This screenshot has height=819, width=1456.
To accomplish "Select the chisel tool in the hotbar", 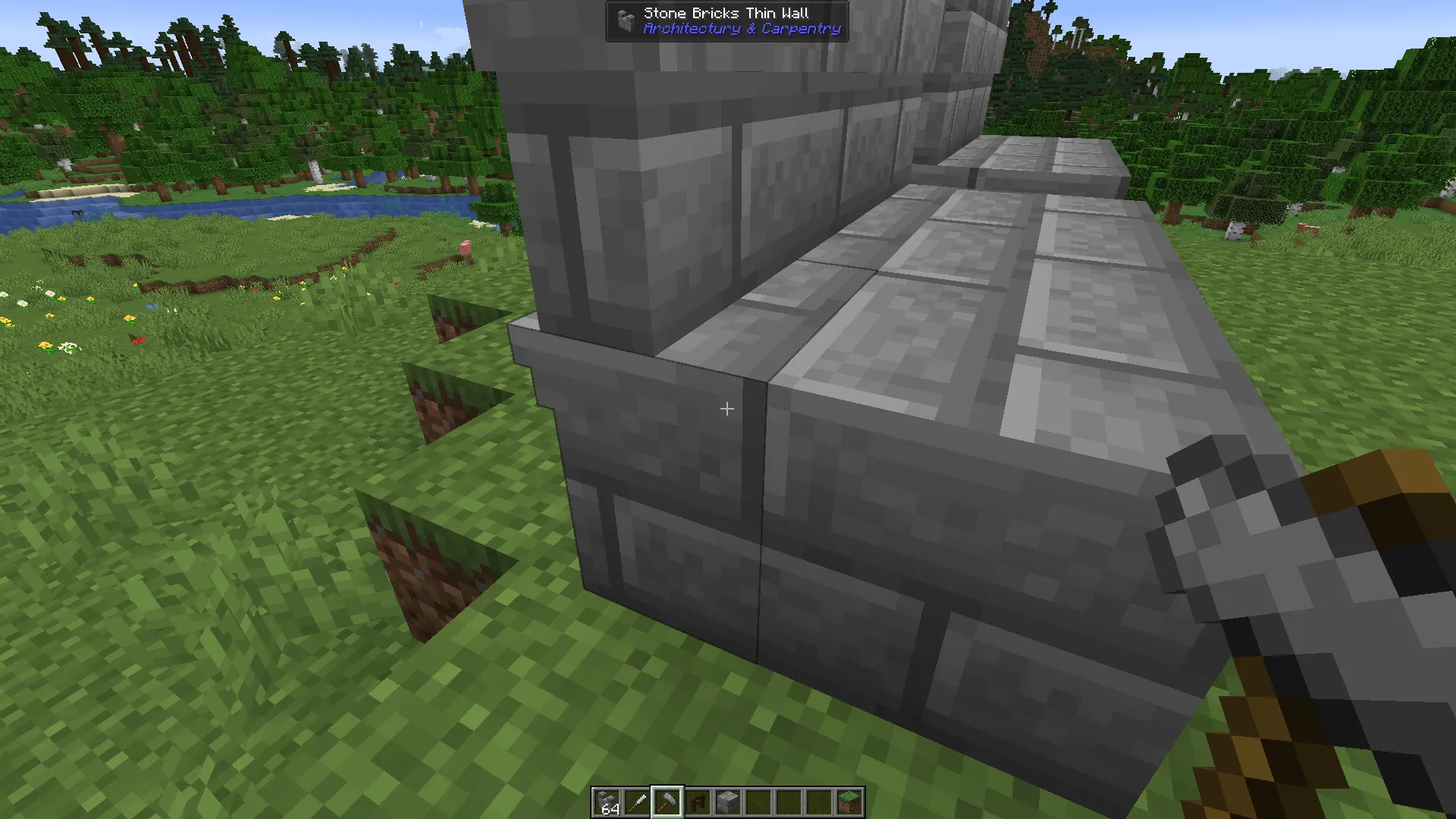I will pos(638,802).
